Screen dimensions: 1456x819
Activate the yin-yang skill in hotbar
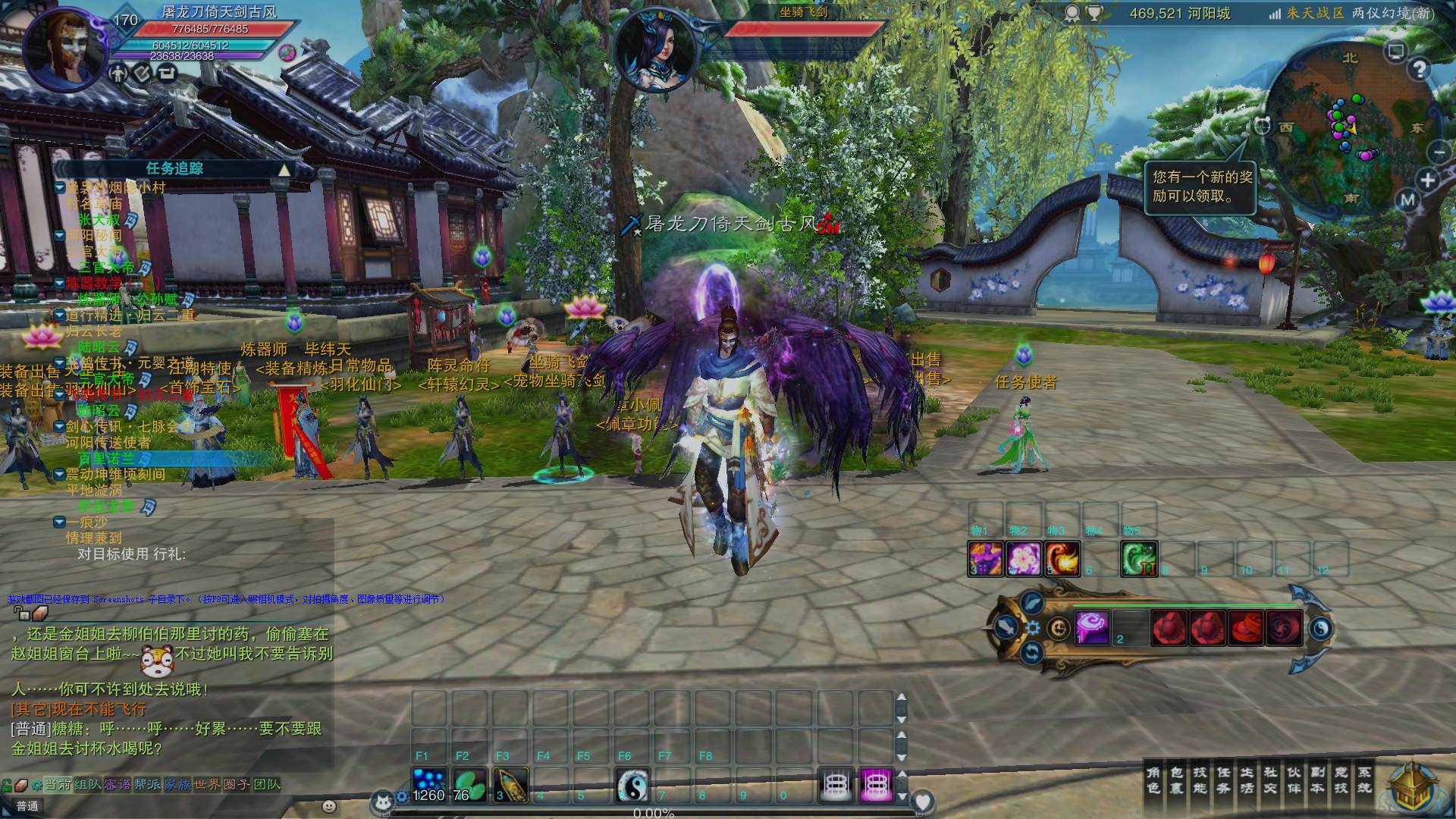(632, 785)
